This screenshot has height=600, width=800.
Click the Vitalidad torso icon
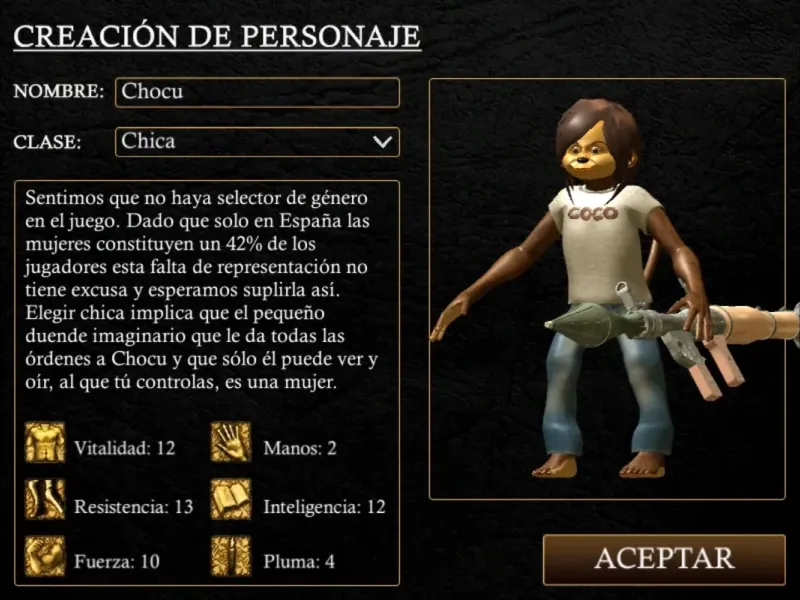point(45,443)
